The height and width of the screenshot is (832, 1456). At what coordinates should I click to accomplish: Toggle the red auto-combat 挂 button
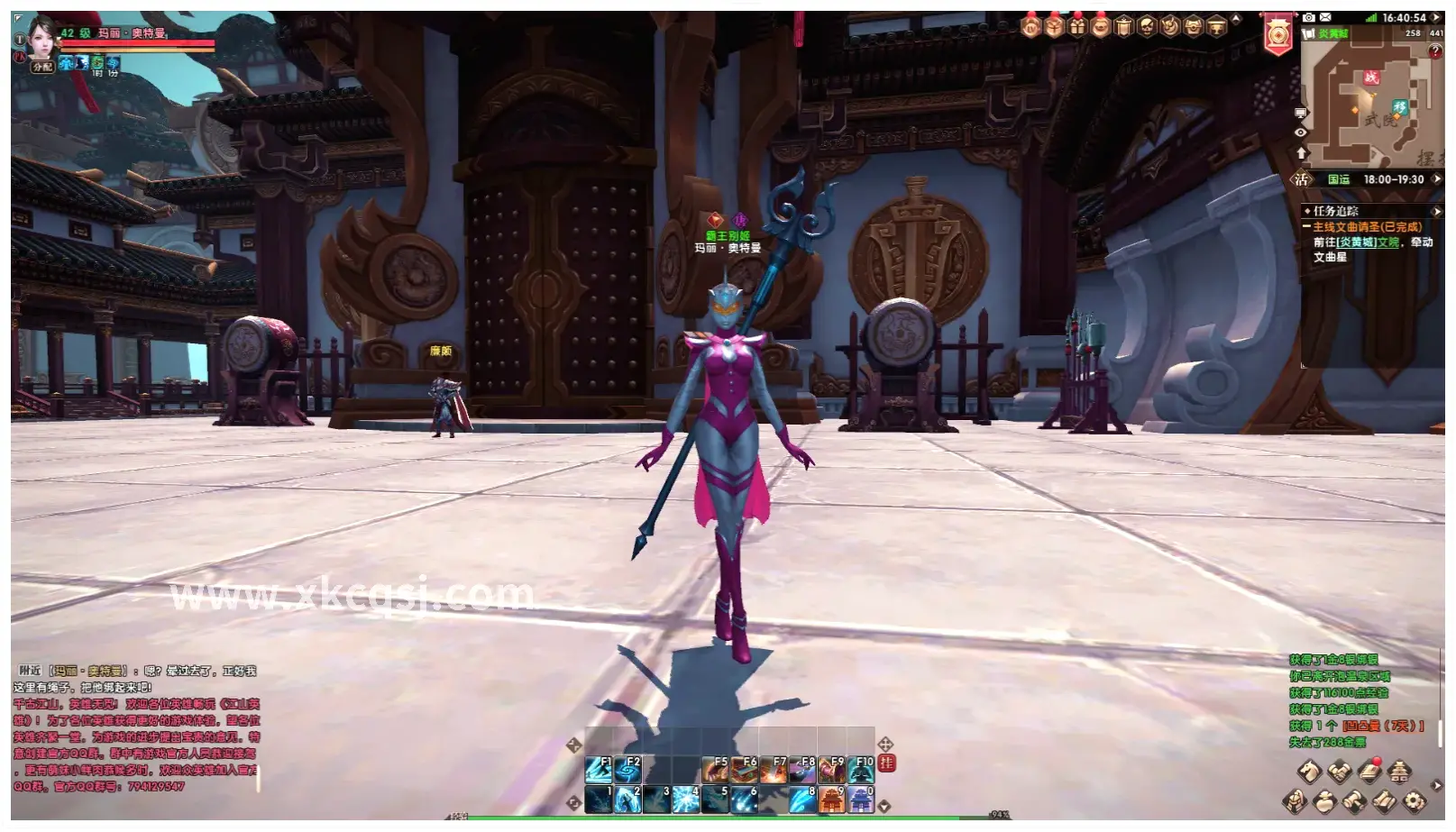tap(887, 763)
